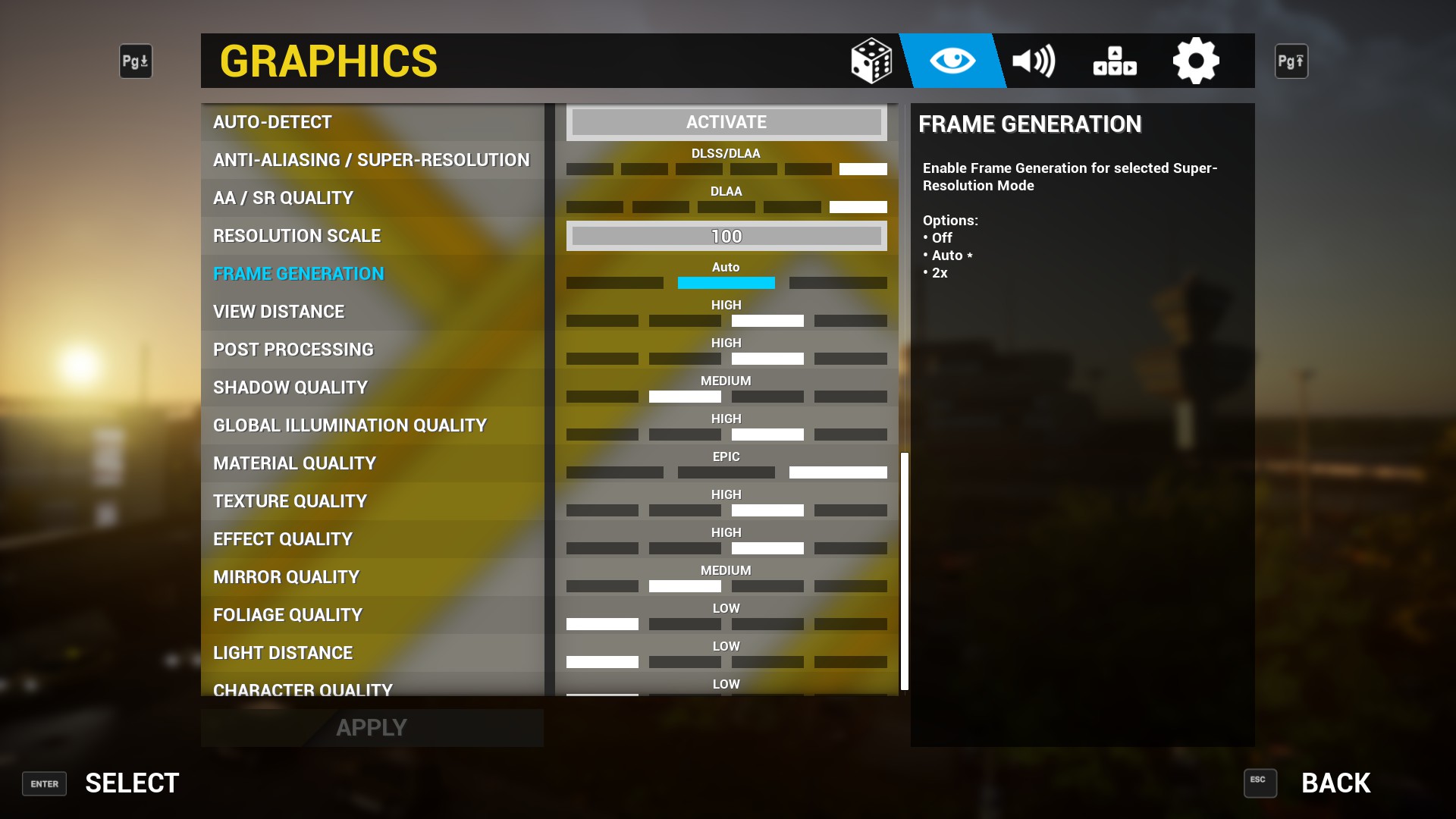Viewport: 1456px width, 819px height.
Task: Open the gear settings tab
Action: pyautogui.click(x=1195, y=61)
